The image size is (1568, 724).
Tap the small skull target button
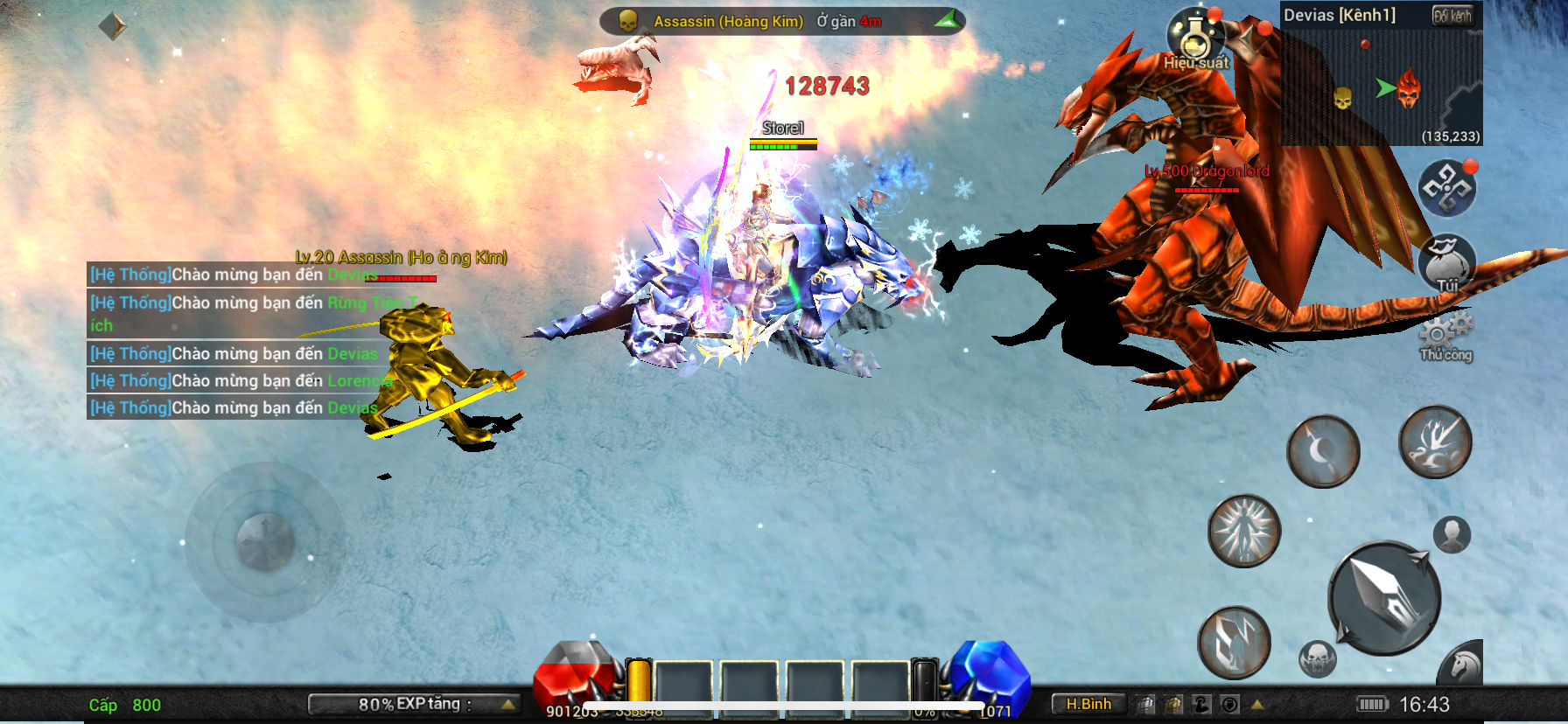1318,658
